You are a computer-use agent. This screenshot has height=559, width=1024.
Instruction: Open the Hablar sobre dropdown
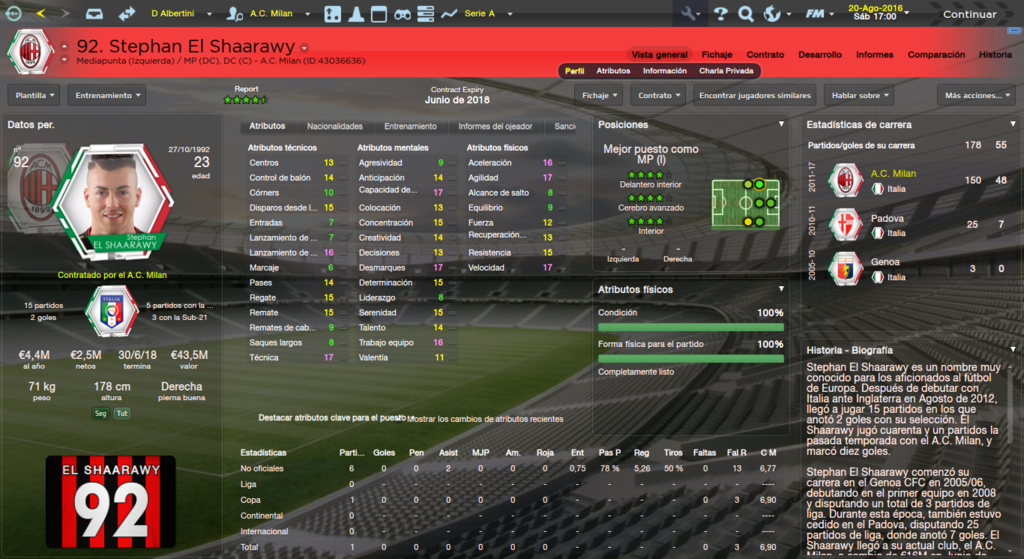[x=860, y=95]
